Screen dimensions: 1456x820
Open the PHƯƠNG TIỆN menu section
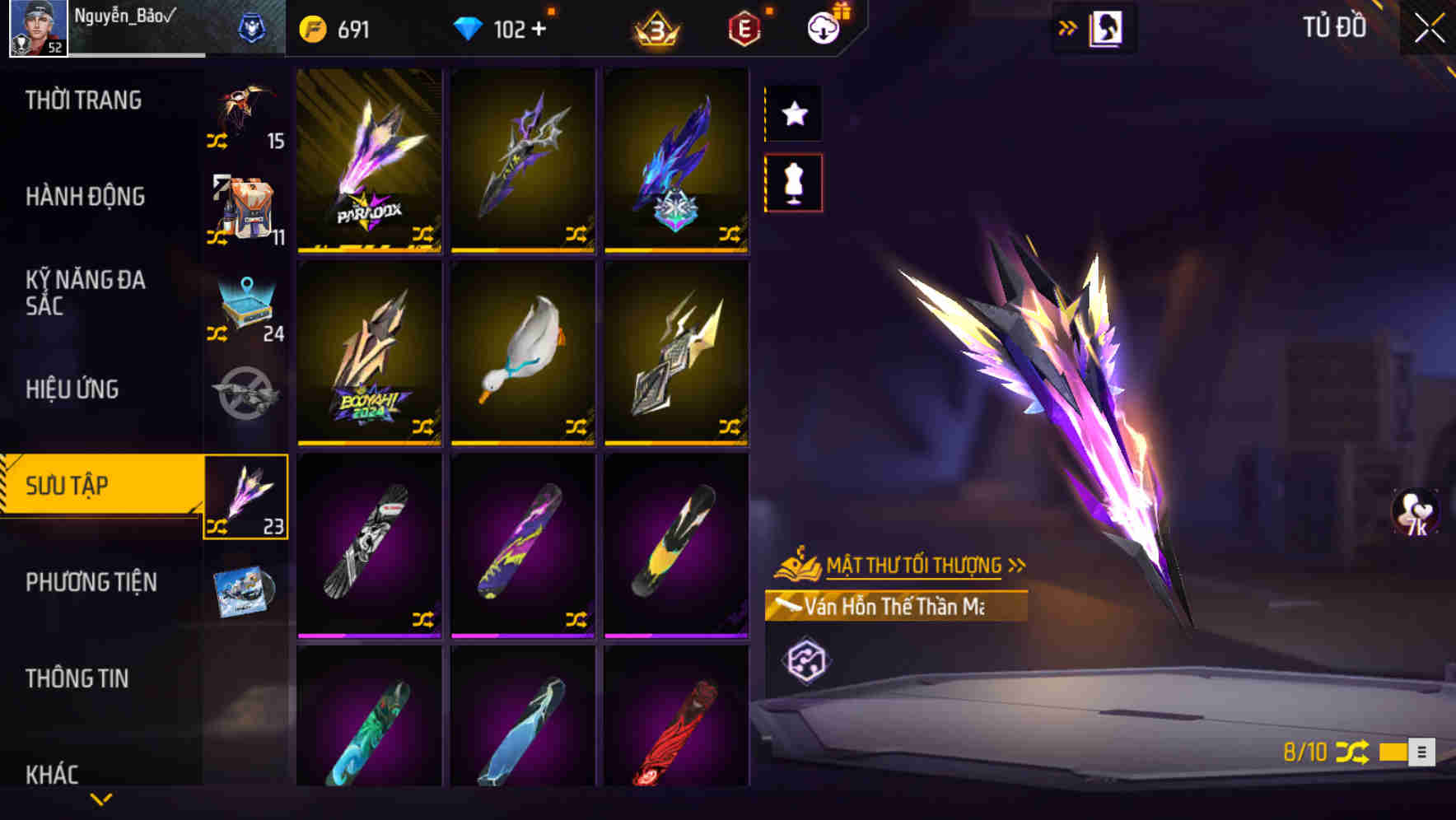point(91,581)
